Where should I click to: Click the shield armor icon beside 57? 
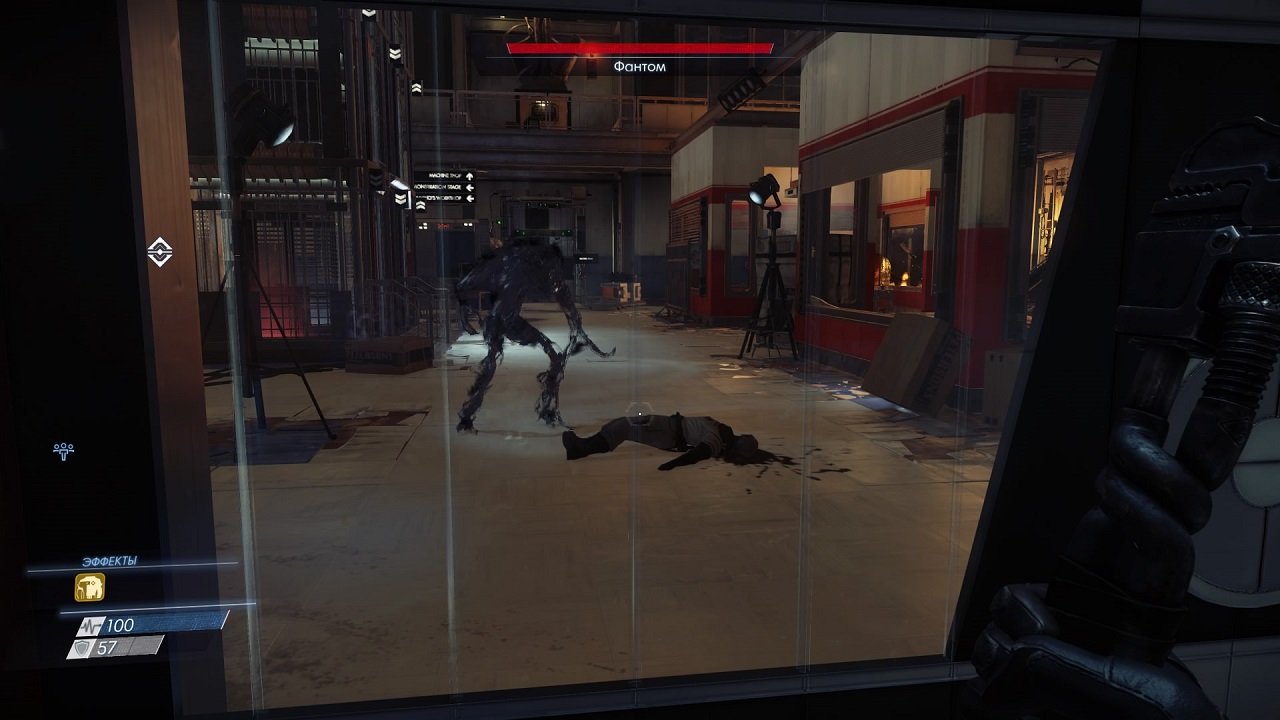[81, 647]
